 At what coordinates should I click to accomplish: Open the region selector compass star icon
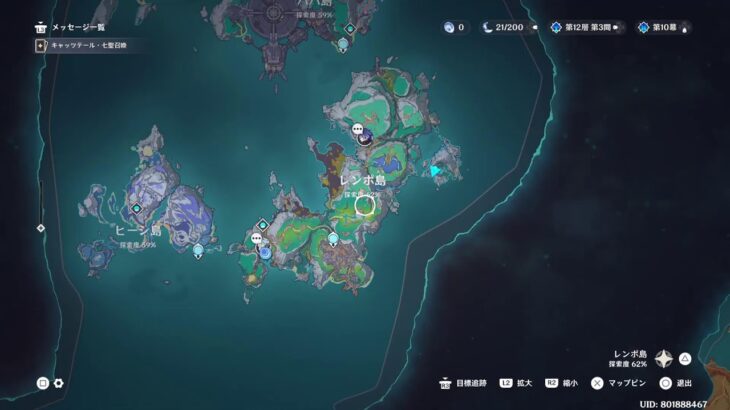[x=664, y=358]
